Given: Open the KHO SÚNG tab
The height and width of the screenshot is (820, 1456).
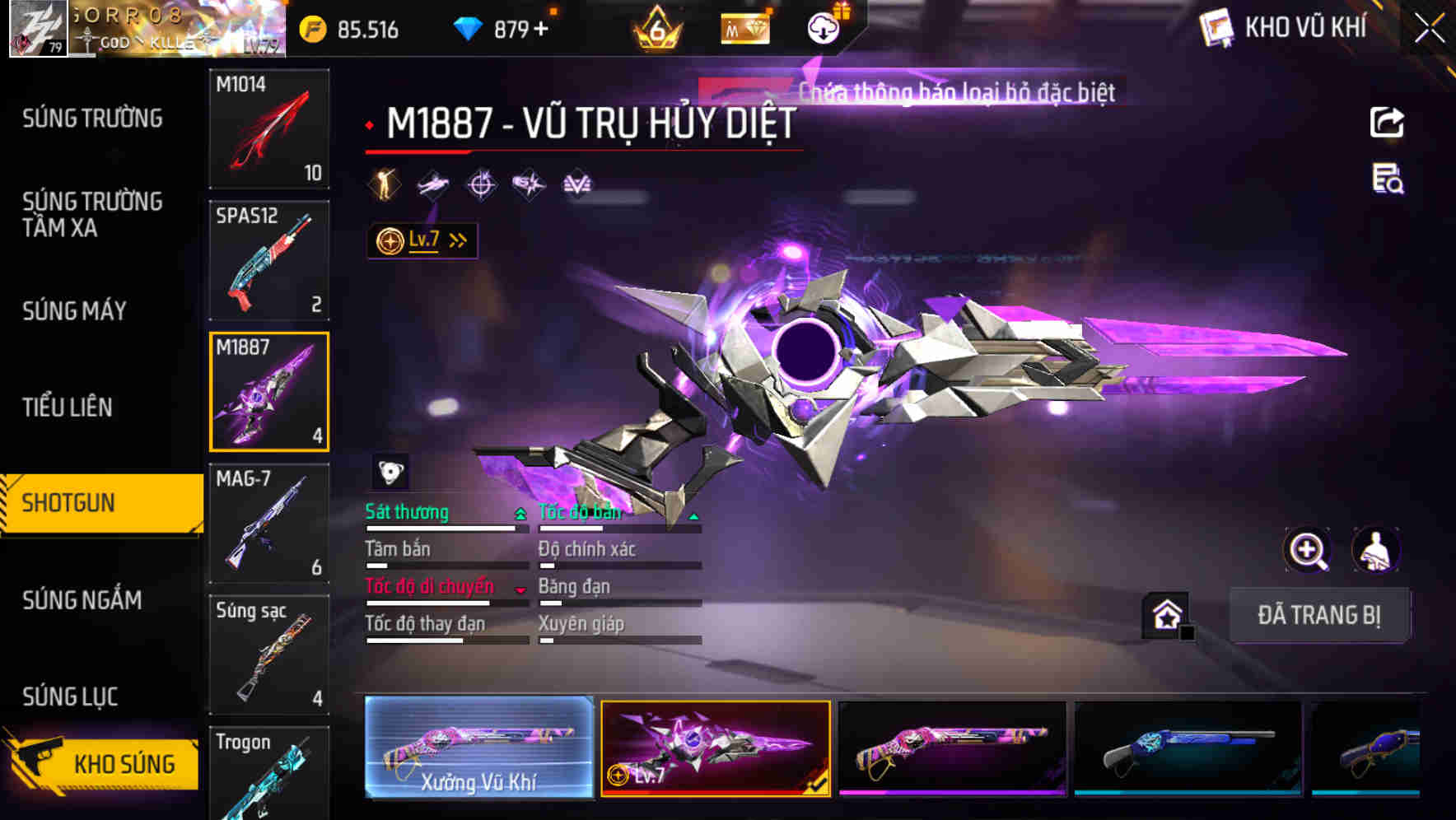Looking at the screenshot, I should pos(124,762).
